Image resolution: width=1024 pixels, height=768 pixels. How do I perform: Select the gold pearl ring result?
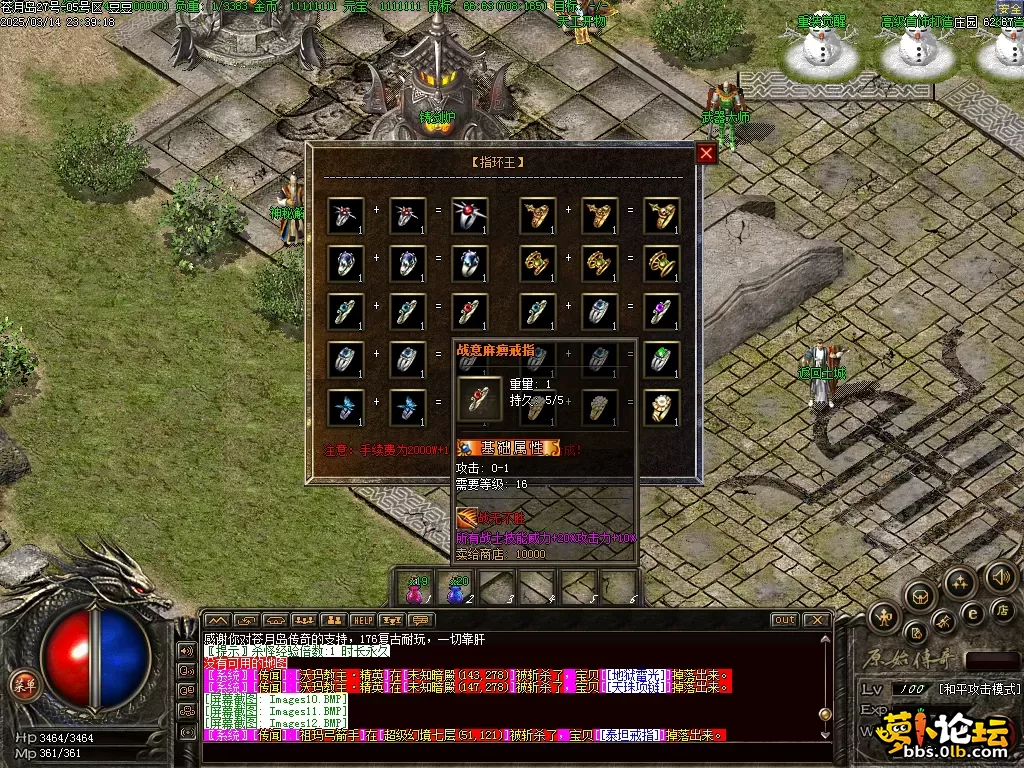click(x=661, y=407)
